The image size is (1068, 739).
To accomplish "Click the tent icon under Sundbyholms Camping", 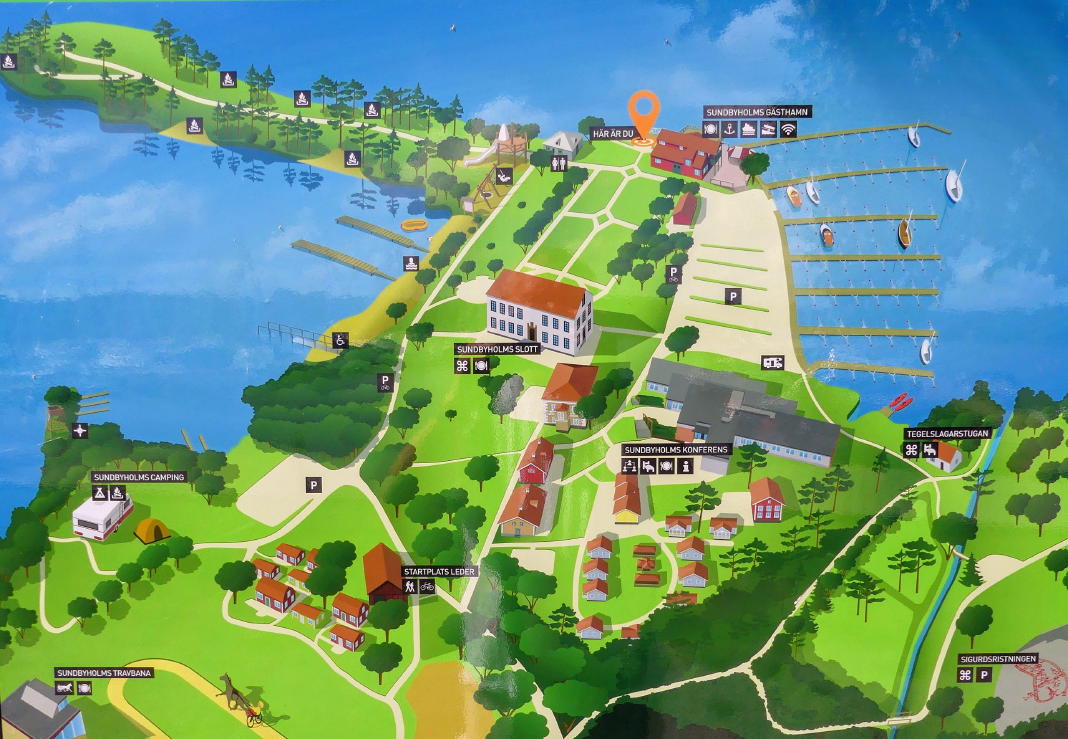I will [x=100, y=493].
